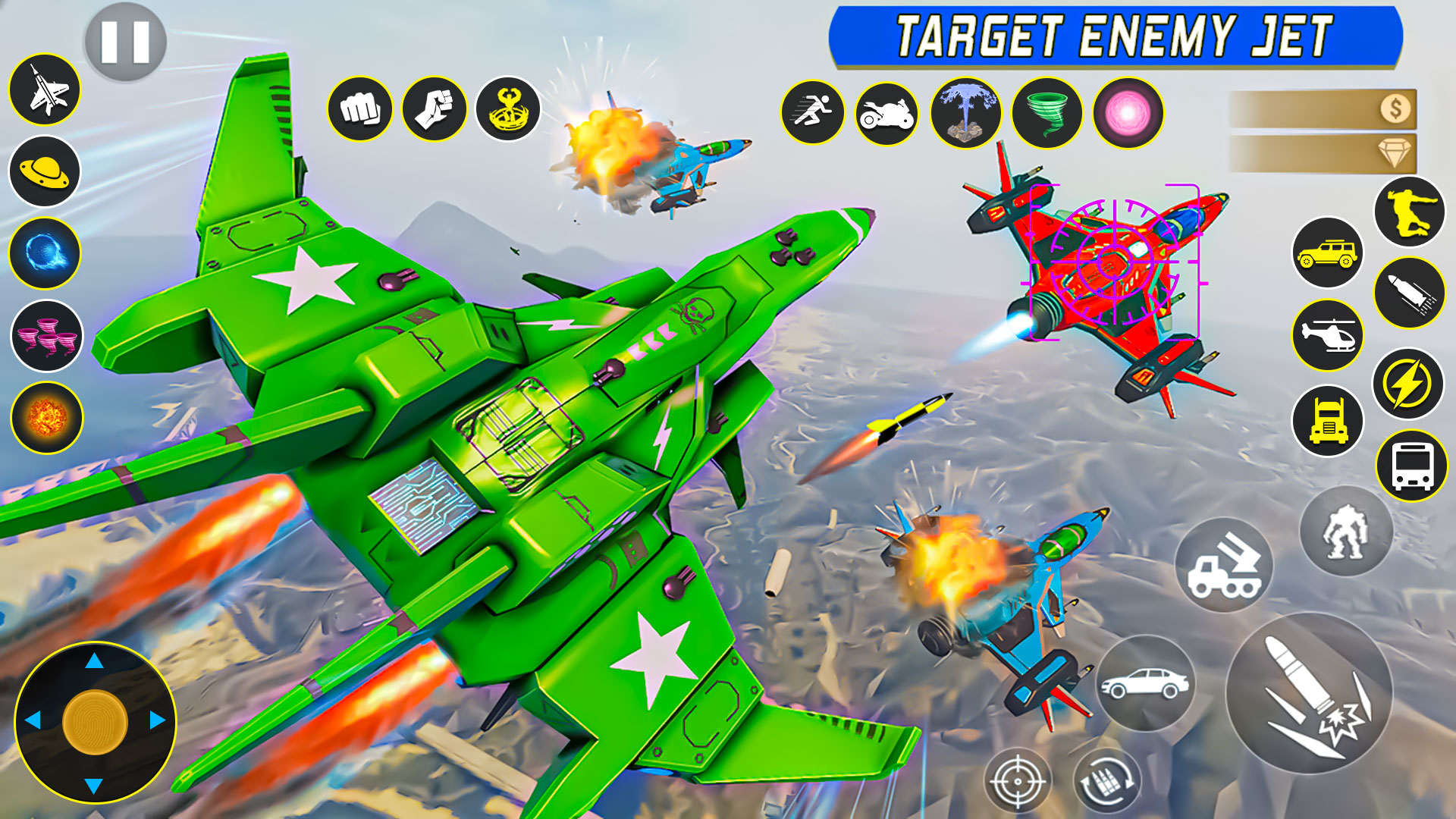The image size is (1456, 819).
Task: Activate the sprinting runner icon
Action: 813,113
